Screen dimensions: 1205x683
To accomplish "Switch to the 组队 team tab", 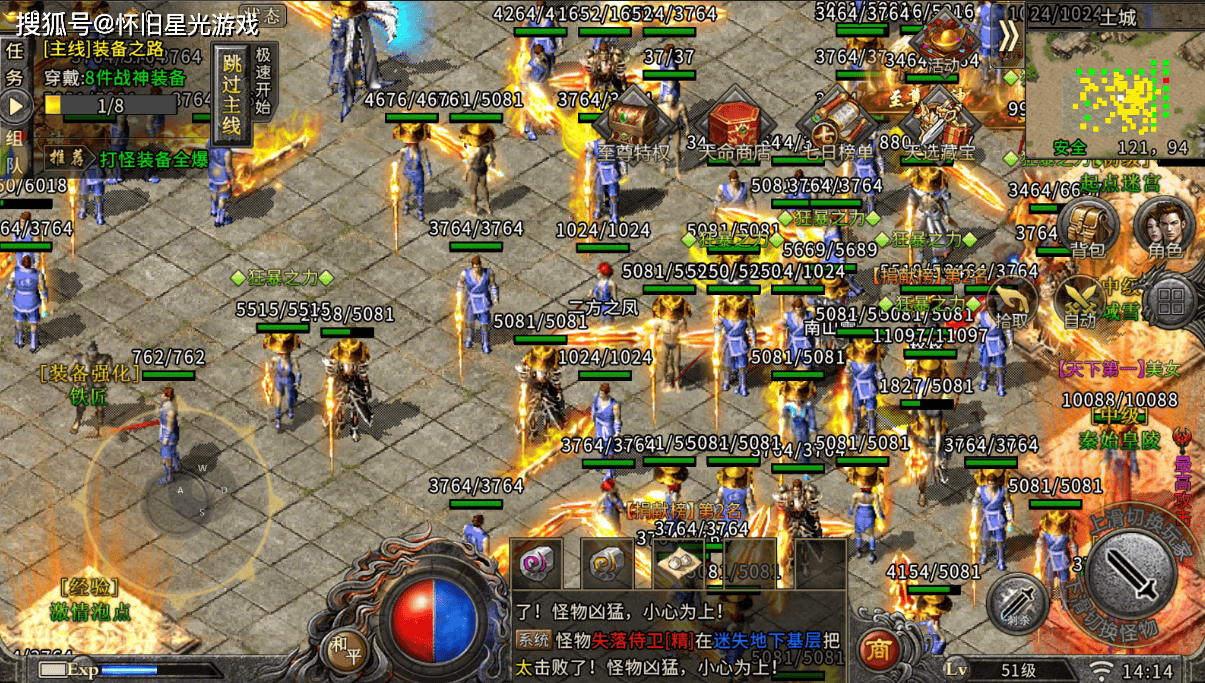I will tap(15, 150).
